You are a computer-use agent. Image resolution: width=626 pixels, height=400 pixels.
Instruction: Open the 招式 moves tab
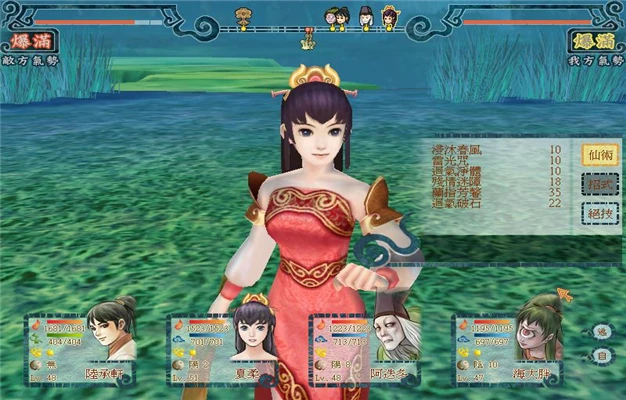[599, 184]
